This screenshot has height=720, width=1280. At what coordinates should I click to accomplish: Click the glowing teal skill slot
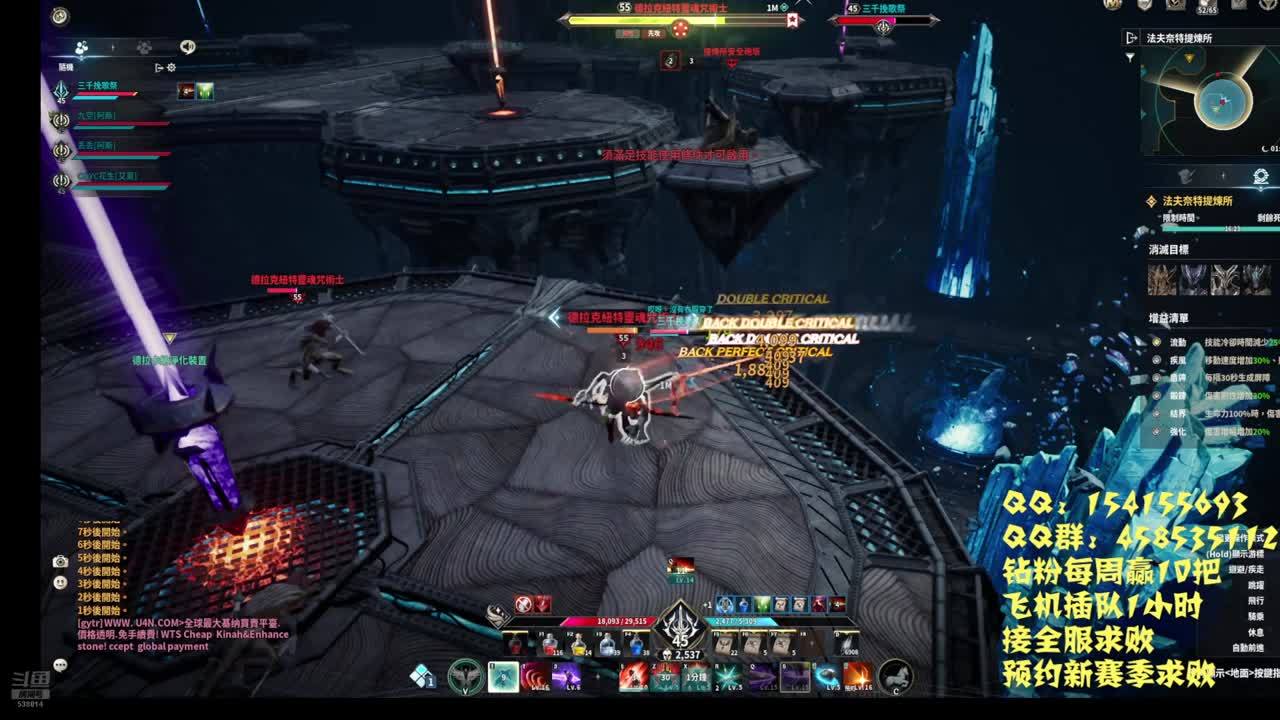[503, 677]
